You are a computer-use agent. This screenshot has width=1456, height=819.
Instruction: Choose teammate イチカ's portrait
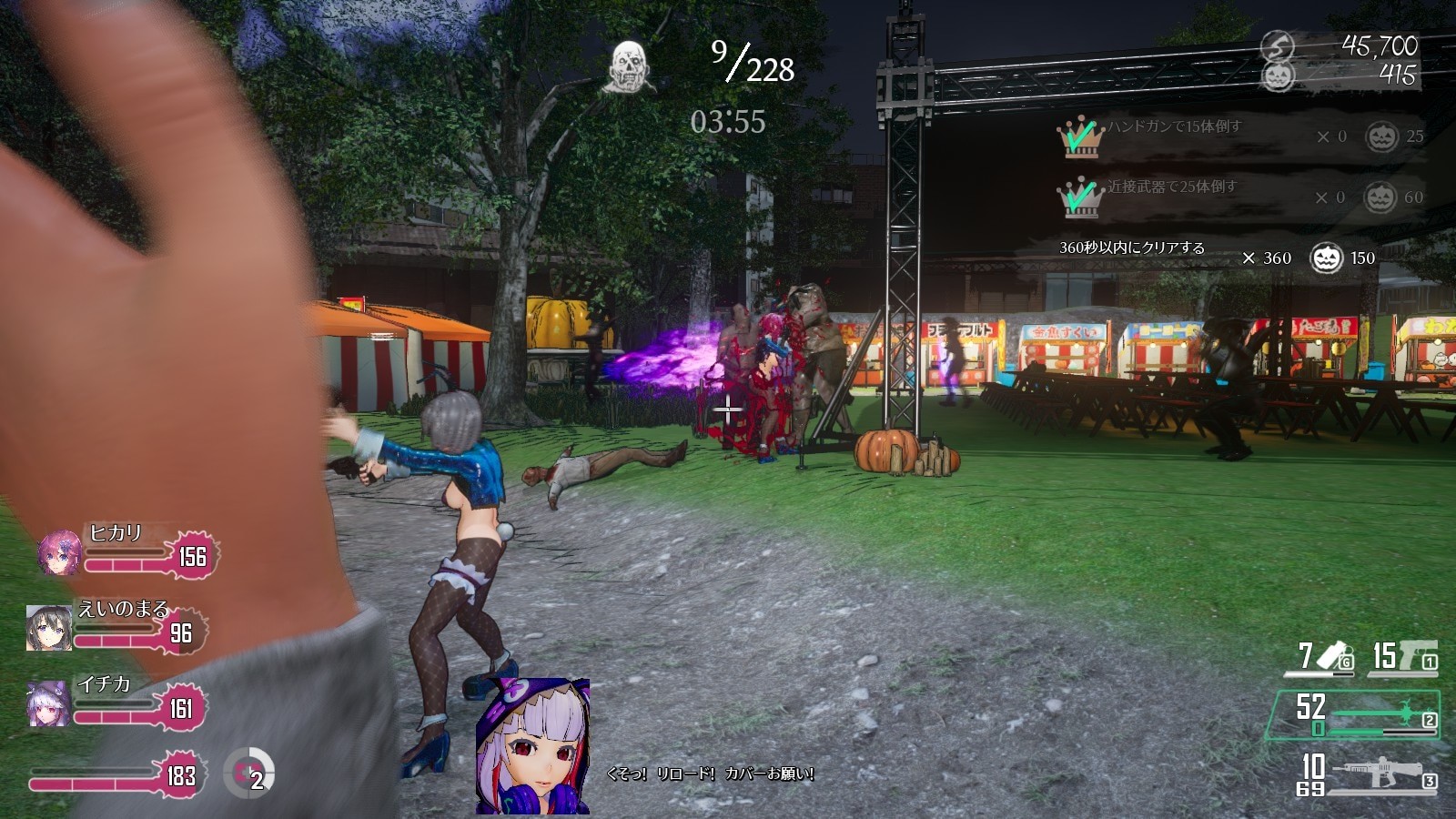point(49,703)
